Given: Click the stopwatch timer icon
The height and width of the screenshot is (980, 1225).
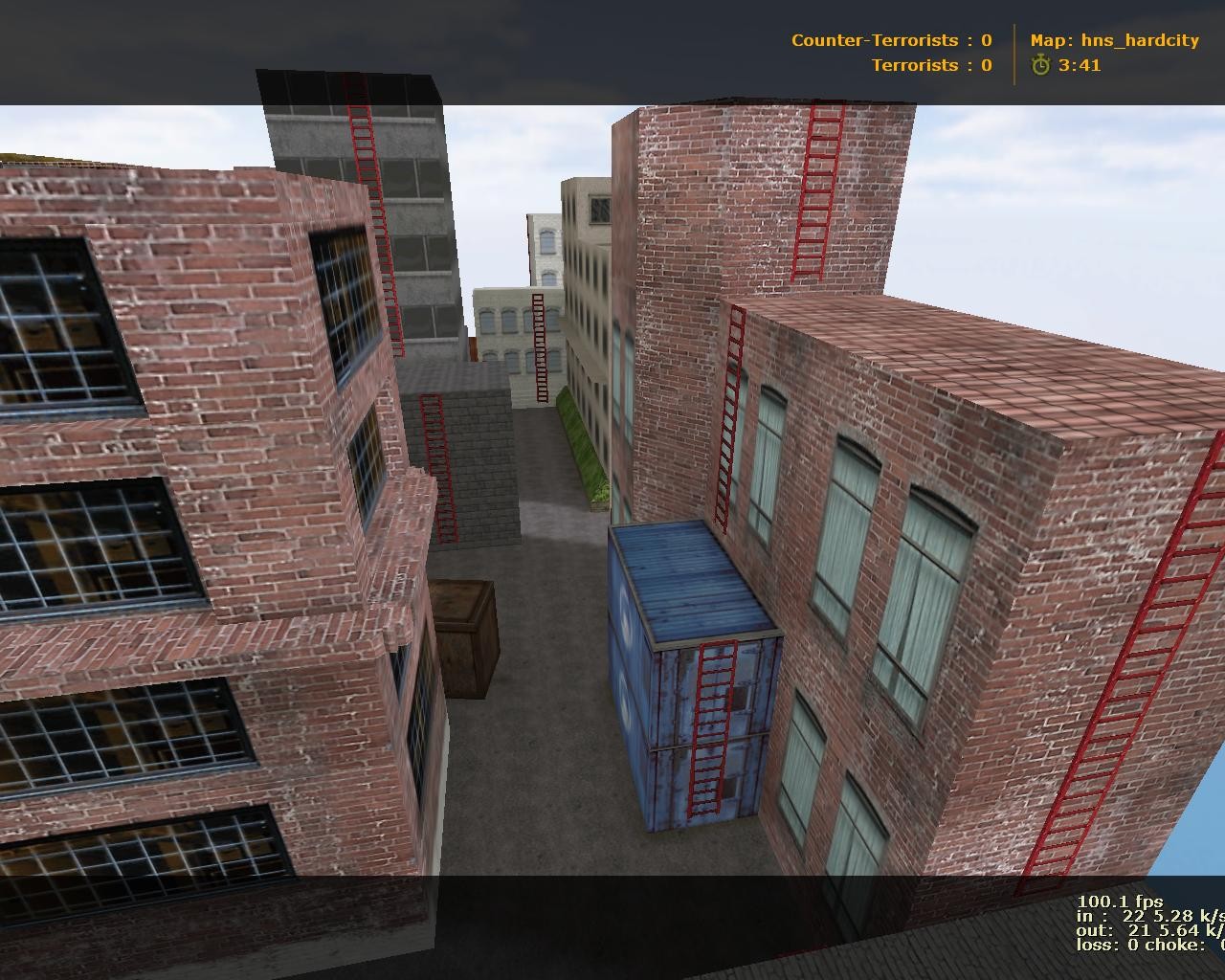Looking at the screenshot, I should (1041, 67).
